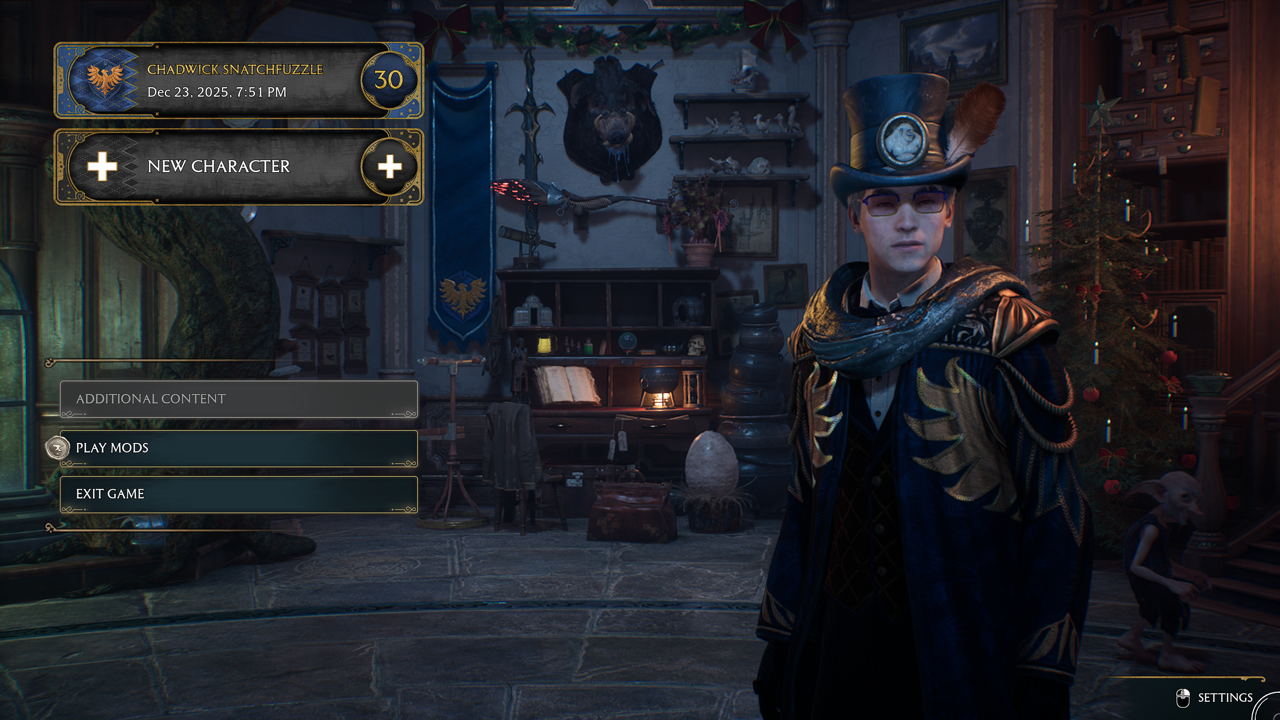Open the Additional Content menu
This screenshot has width=1280, height=720.
click(238, 399)
